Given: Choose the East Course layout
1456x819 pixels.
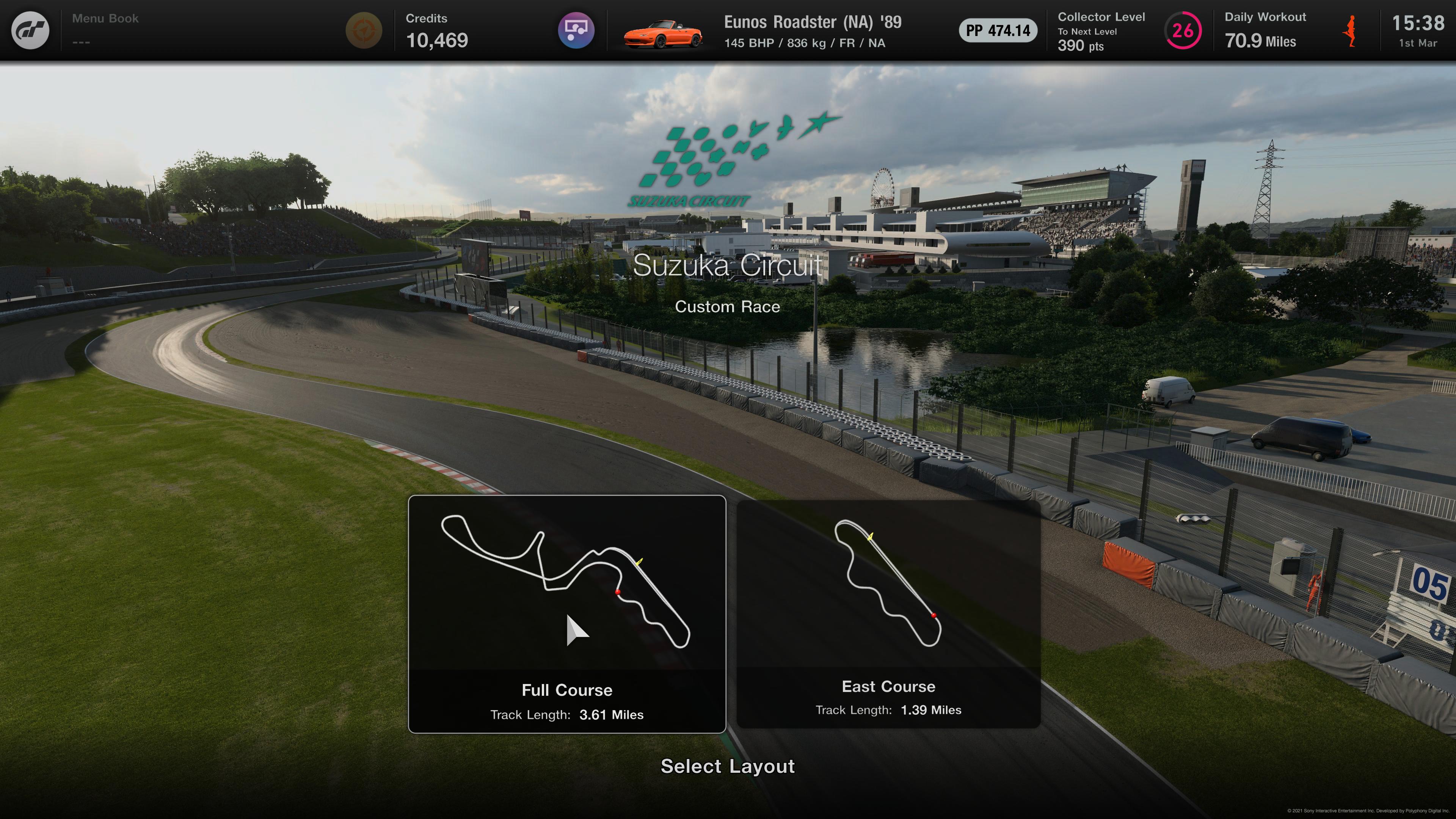Looking at the screenshot, I should coord(888,614).
